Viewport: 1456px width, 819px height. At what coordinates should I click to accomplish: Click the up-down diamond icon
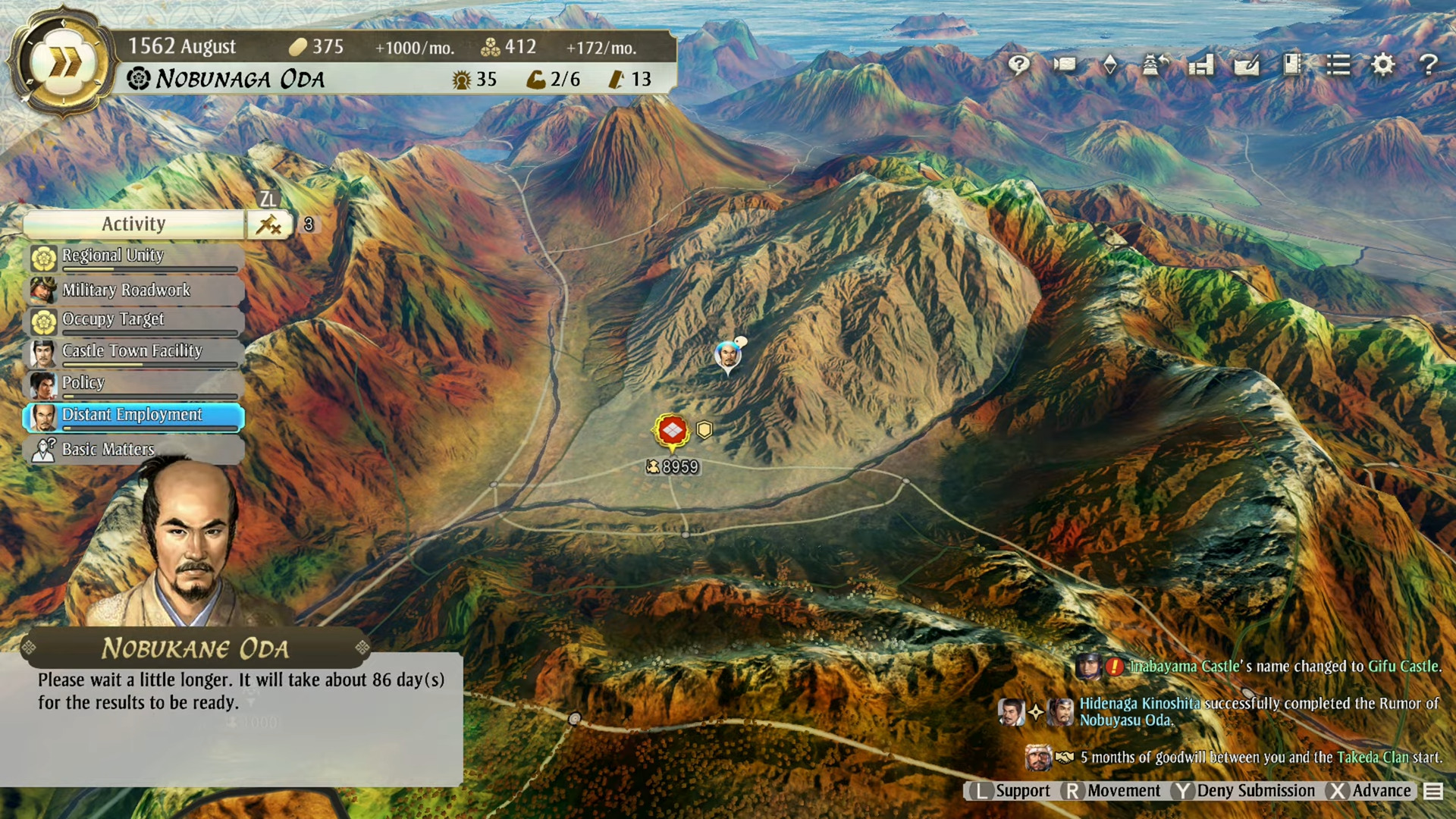click(x=1110, y=65)
